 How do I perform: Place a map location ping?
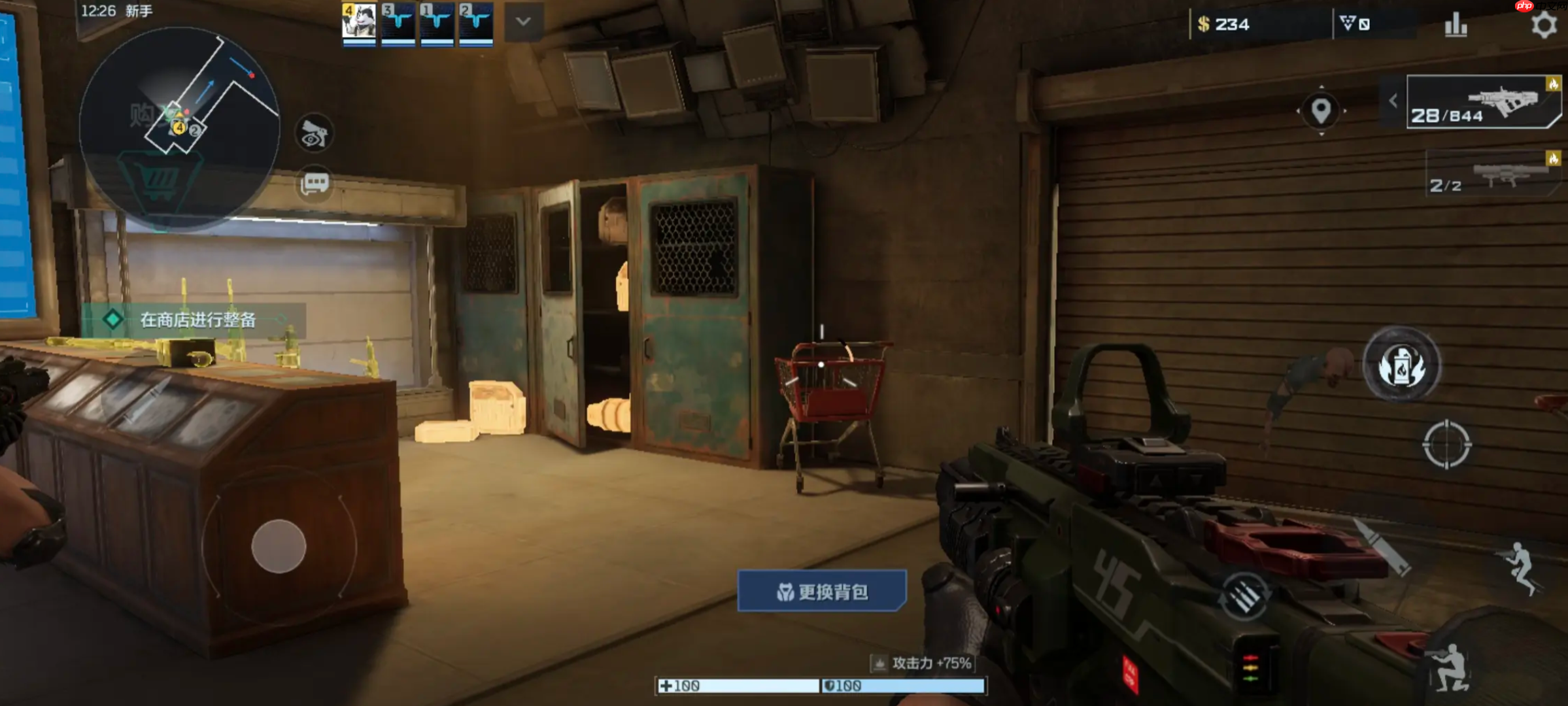tap(1321, 110)
